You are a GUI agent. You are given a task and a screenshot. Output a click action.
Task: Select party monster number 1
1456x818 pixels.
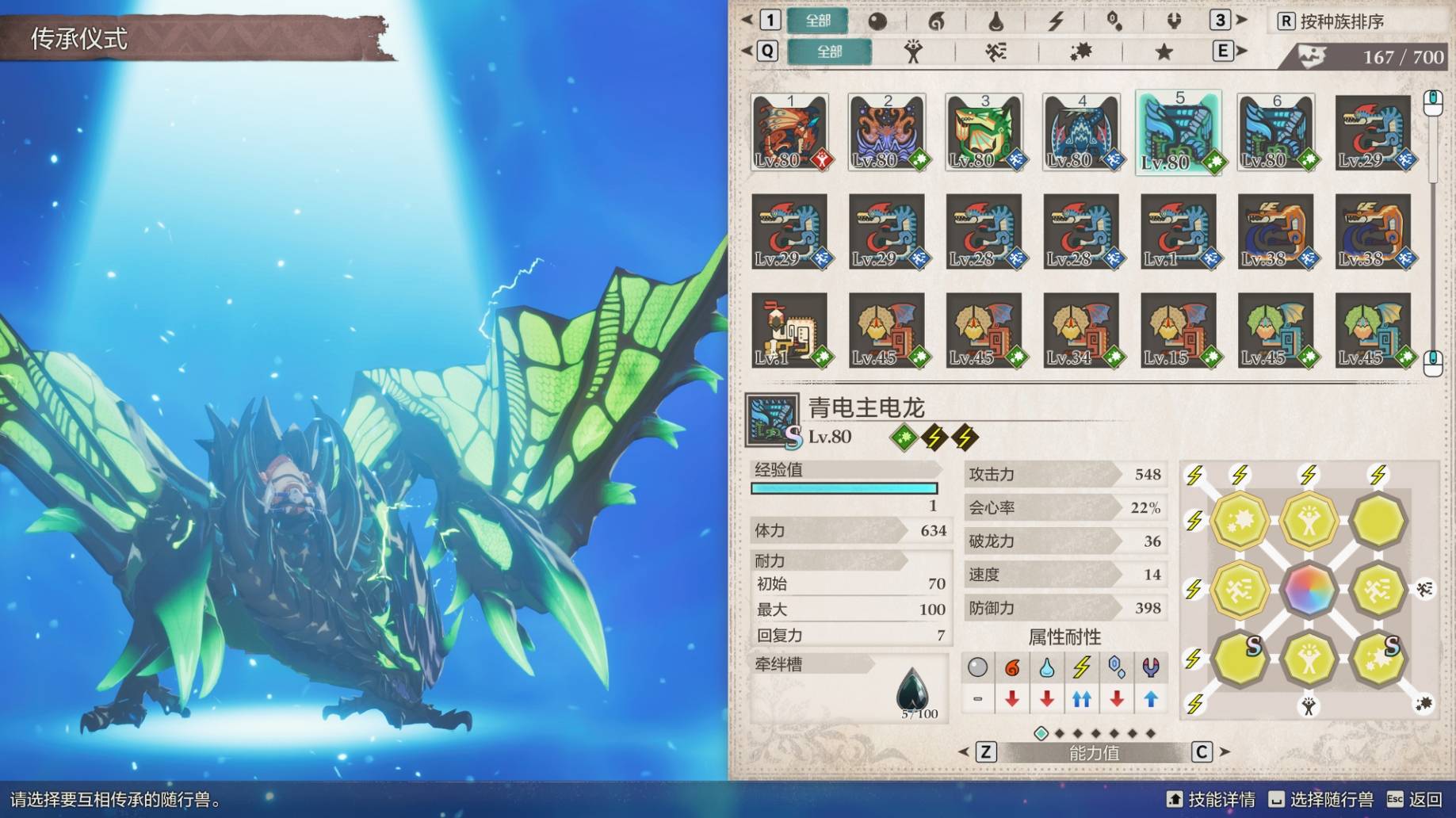click(790, 132)
